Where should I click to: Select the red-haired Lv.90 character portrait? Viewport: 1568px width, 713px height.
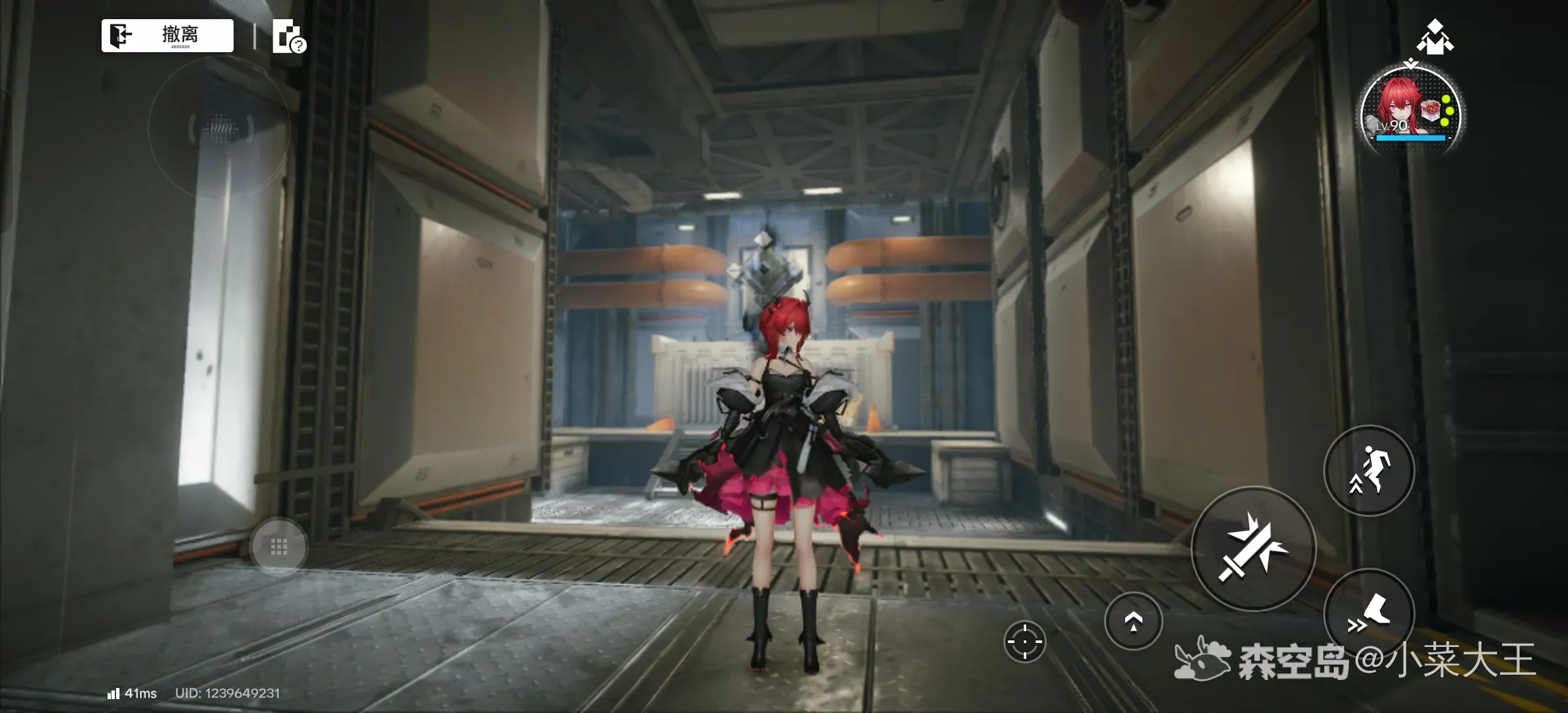[x=1411, y=110]
